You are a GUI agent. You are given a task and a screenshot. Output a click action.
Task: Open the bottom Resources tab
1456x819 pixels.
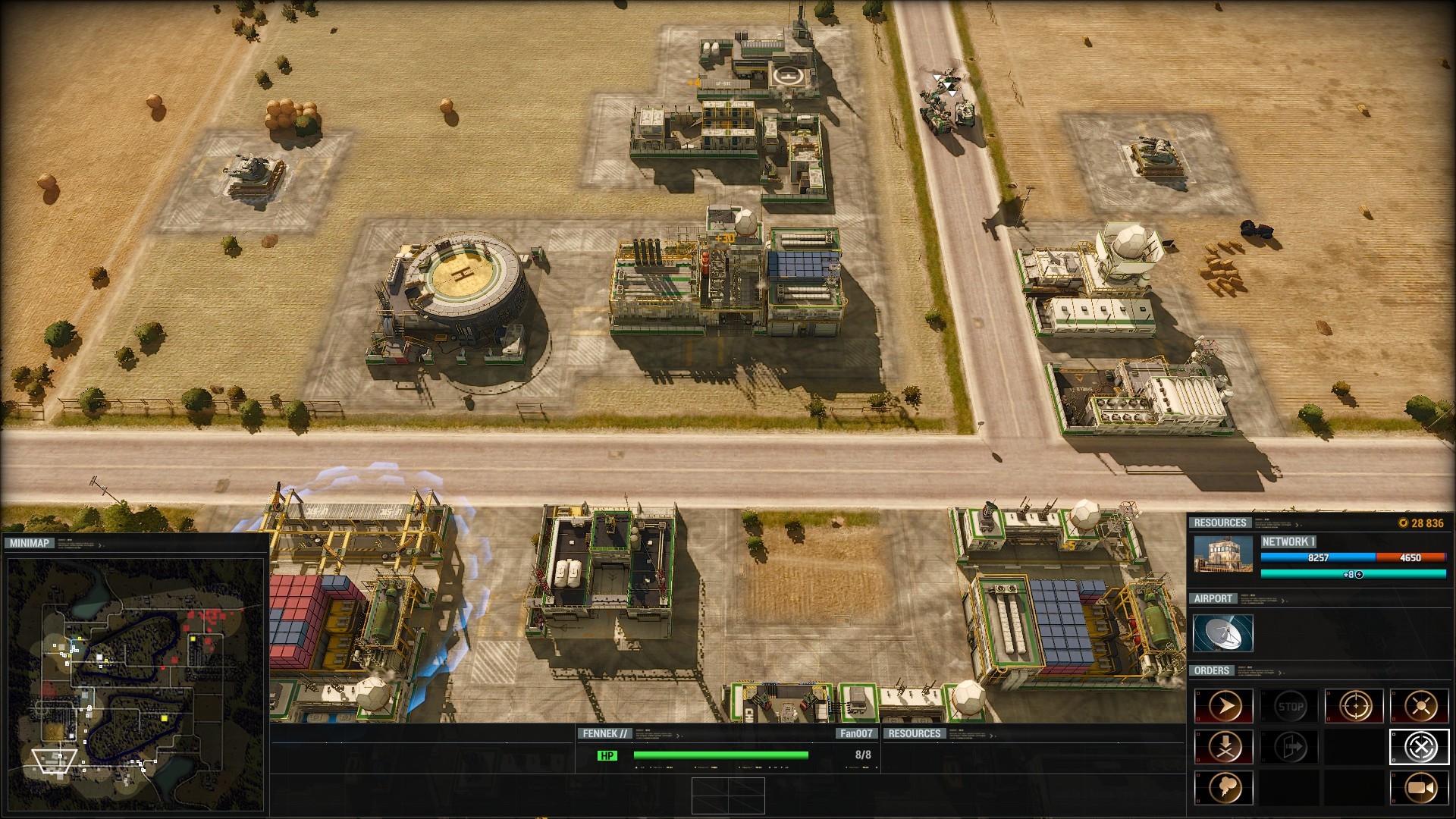click(x=914, y=733)
